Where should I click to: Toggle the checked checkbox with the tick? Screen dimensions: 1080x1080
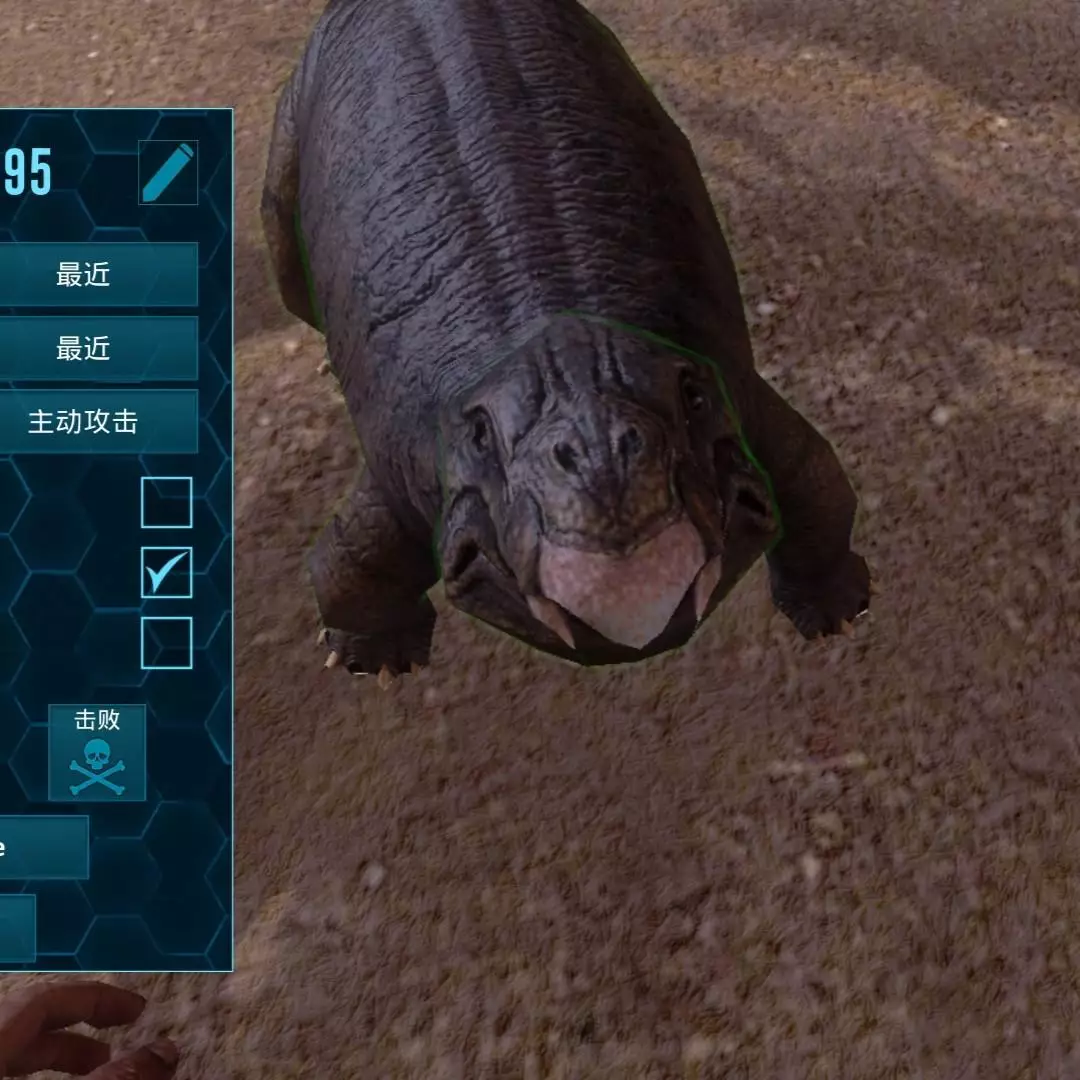(166, 573)
